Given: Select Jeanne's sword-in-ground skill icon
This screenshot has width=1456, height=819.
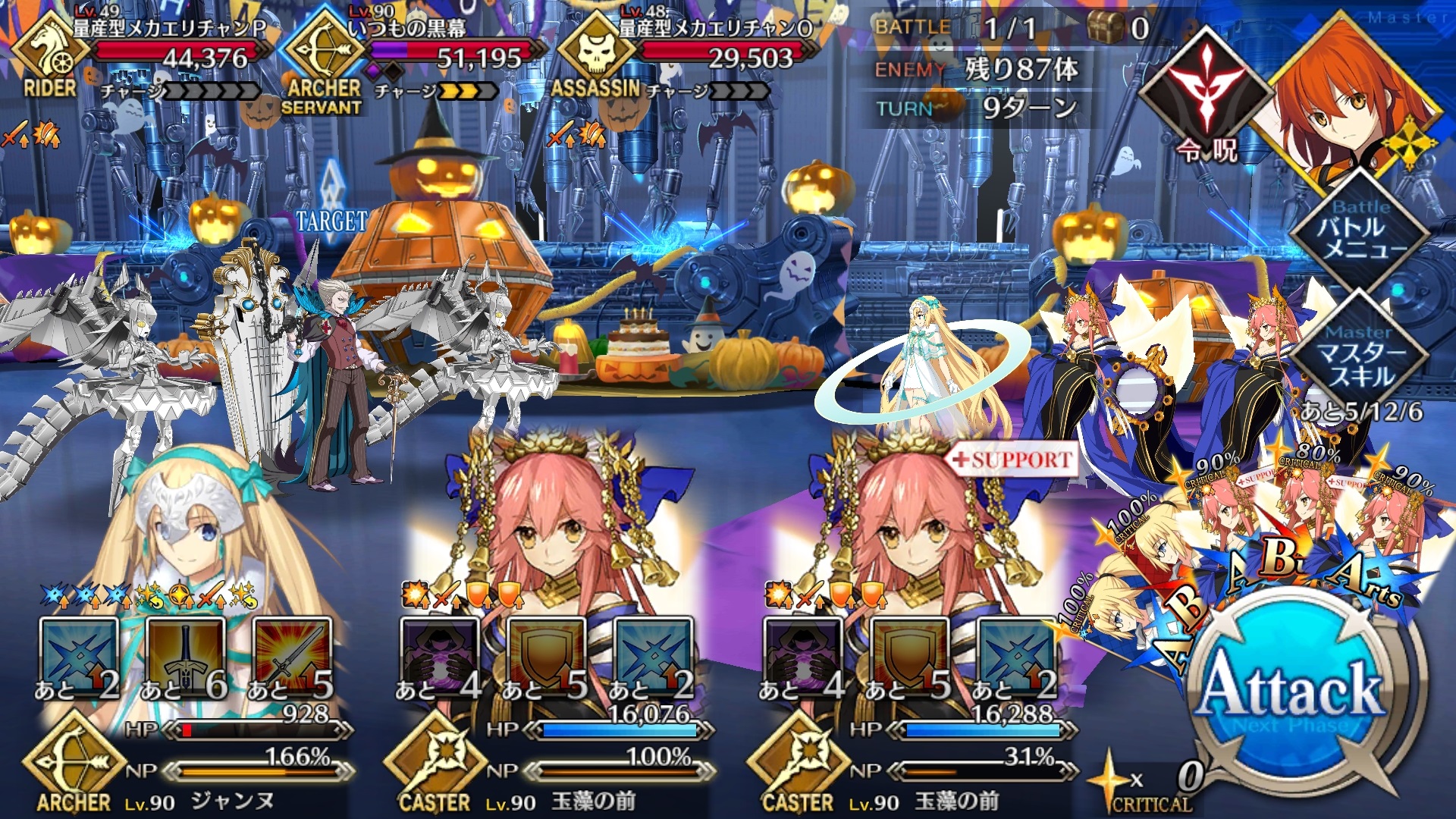Looking at the screenshot, I should pos(185,657).
